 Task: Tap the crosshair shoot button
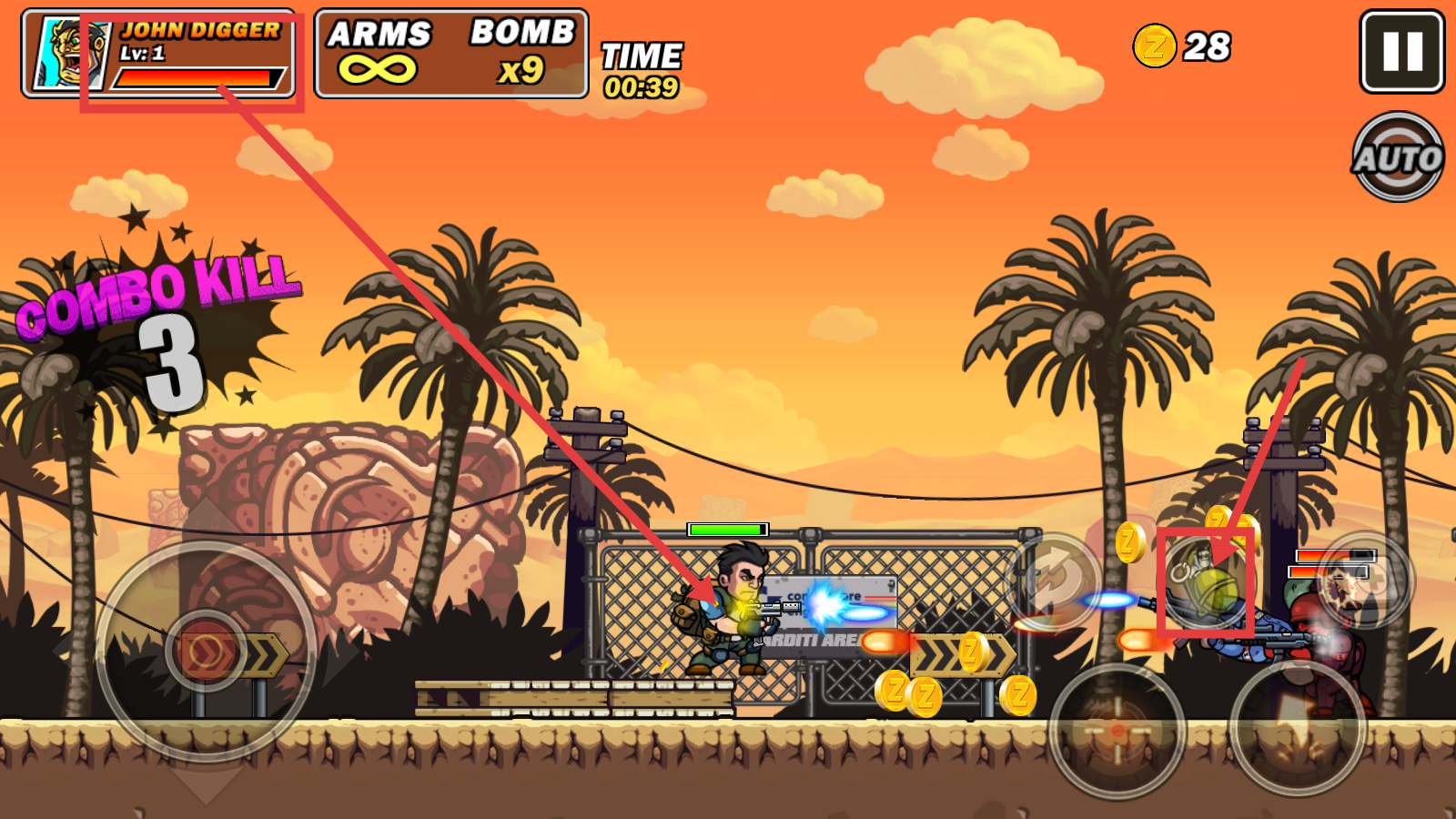click(x=1117, y=731)
